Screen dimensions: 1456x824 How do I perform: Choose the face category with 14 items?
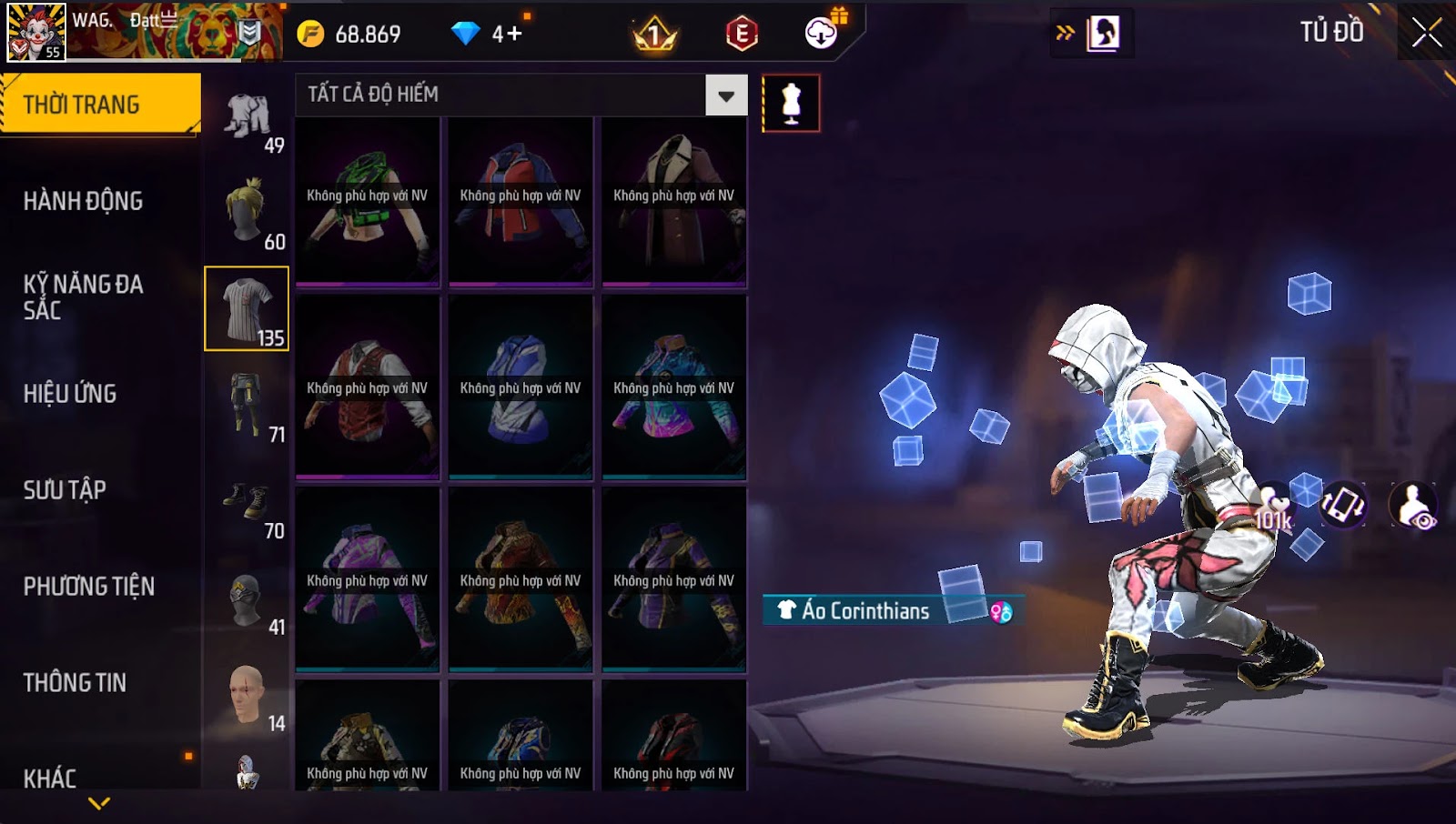tap(247, 694)
